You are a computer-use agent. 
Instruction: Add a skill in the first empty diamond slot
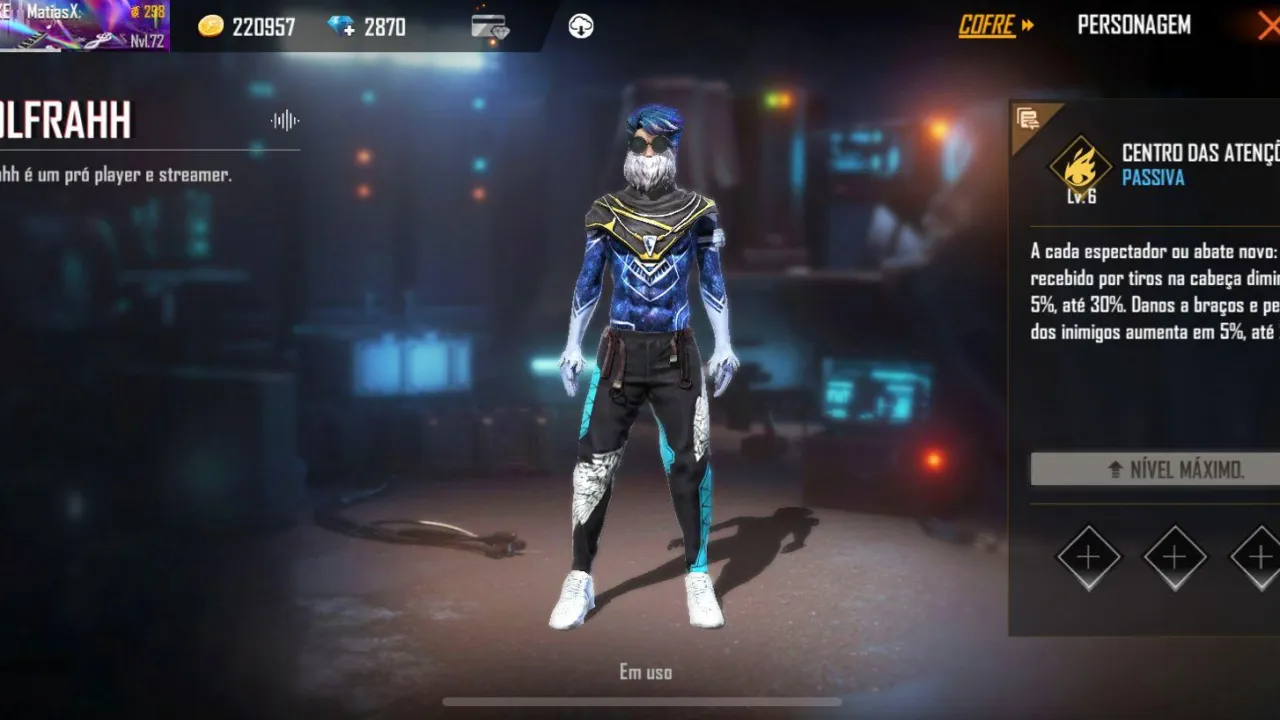1088,558
